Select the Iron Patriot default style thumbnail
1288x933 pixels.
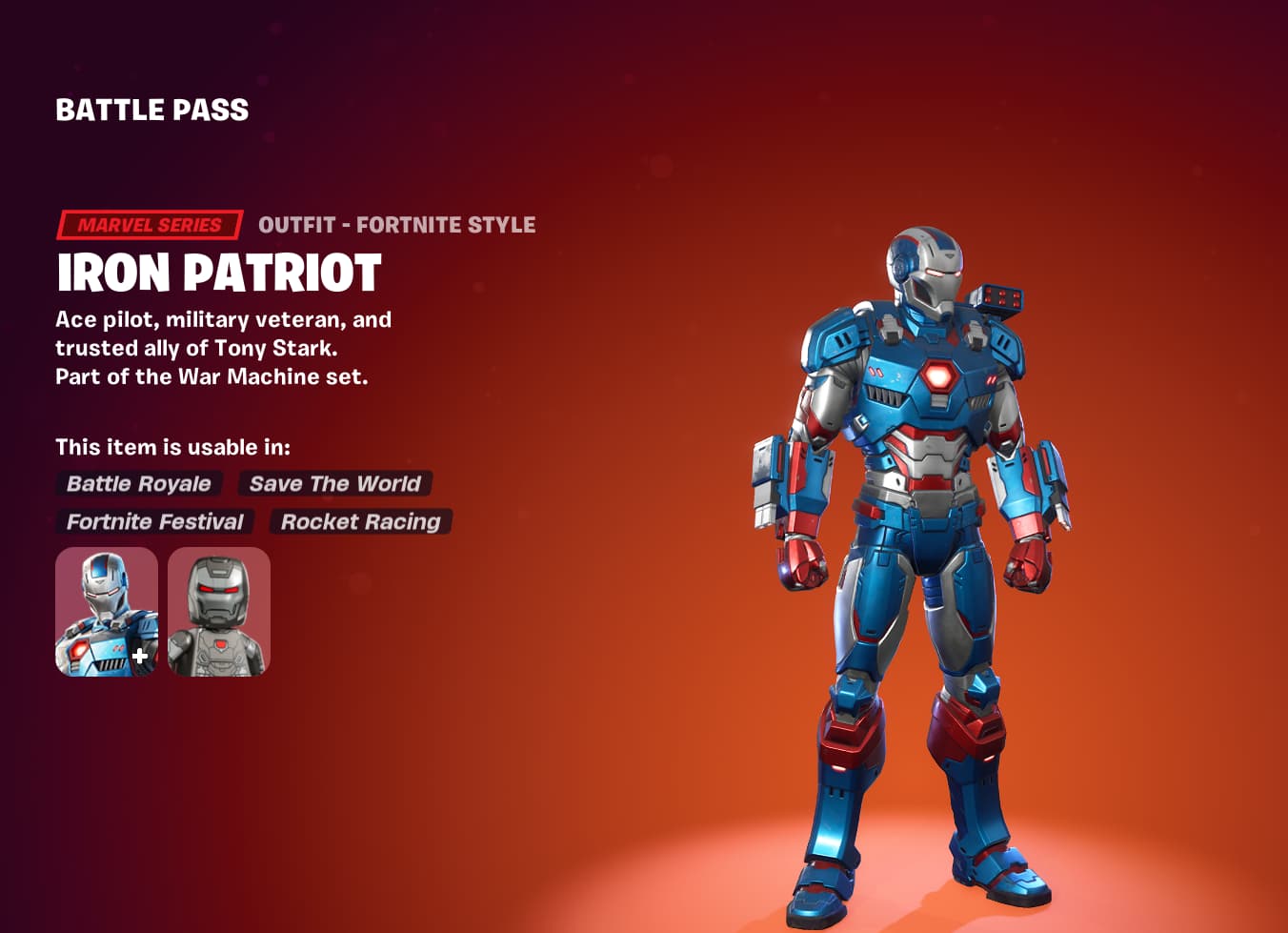pos(106,611)
